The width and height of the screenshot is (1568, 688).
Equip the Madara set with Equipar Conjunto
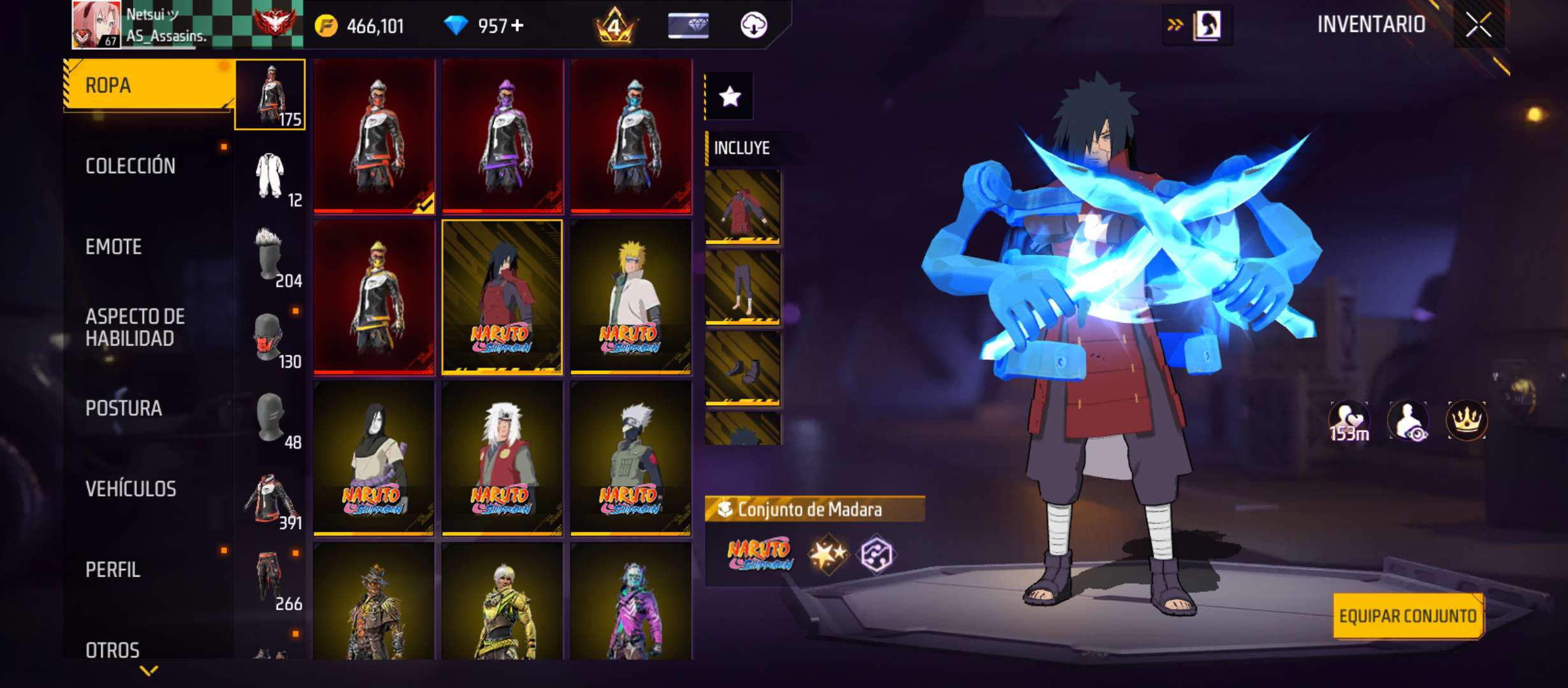pos(1407,616)
